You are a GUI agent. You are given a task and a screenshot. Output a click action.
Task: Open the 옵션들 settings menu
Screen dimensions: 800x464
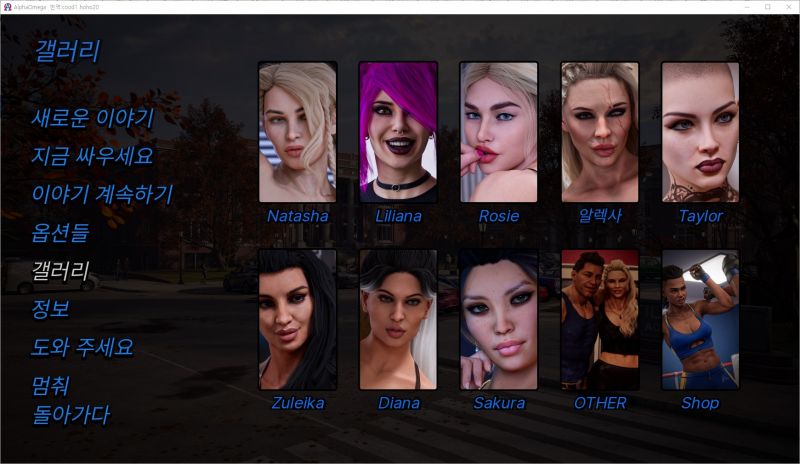tap(60, 233)
